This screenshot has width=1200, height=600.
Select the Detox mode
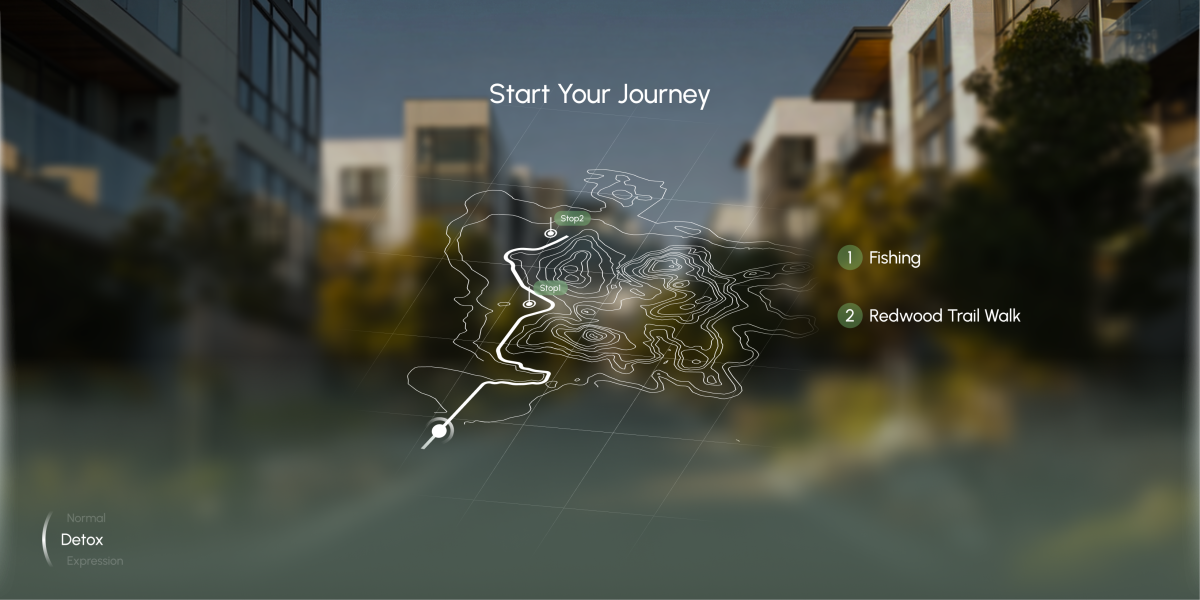pyautogui.click(x=82, y=539)
